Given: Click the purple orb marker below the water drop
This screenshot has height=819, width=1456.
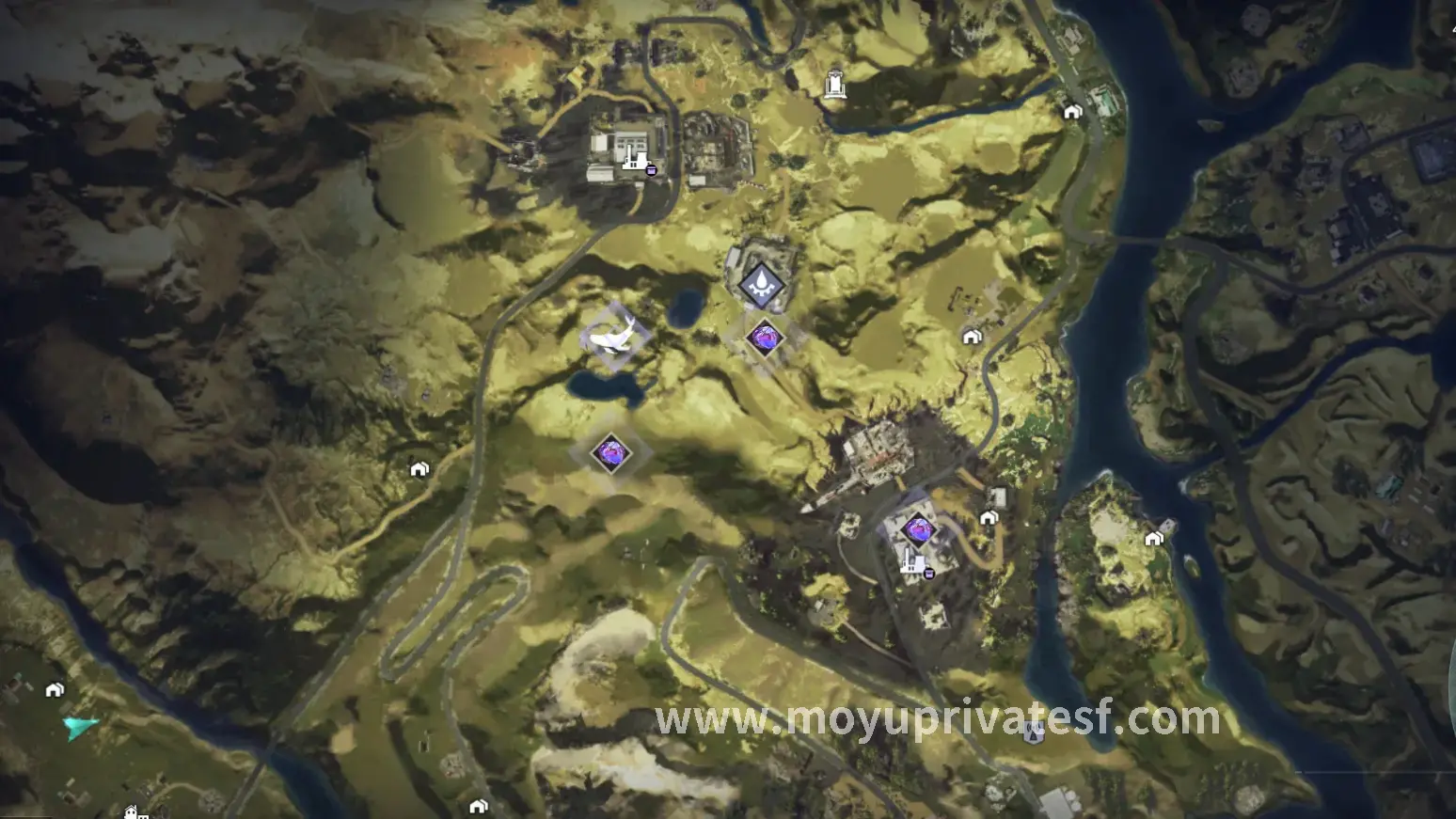Looking at the screenshot, I should point(764,338).
